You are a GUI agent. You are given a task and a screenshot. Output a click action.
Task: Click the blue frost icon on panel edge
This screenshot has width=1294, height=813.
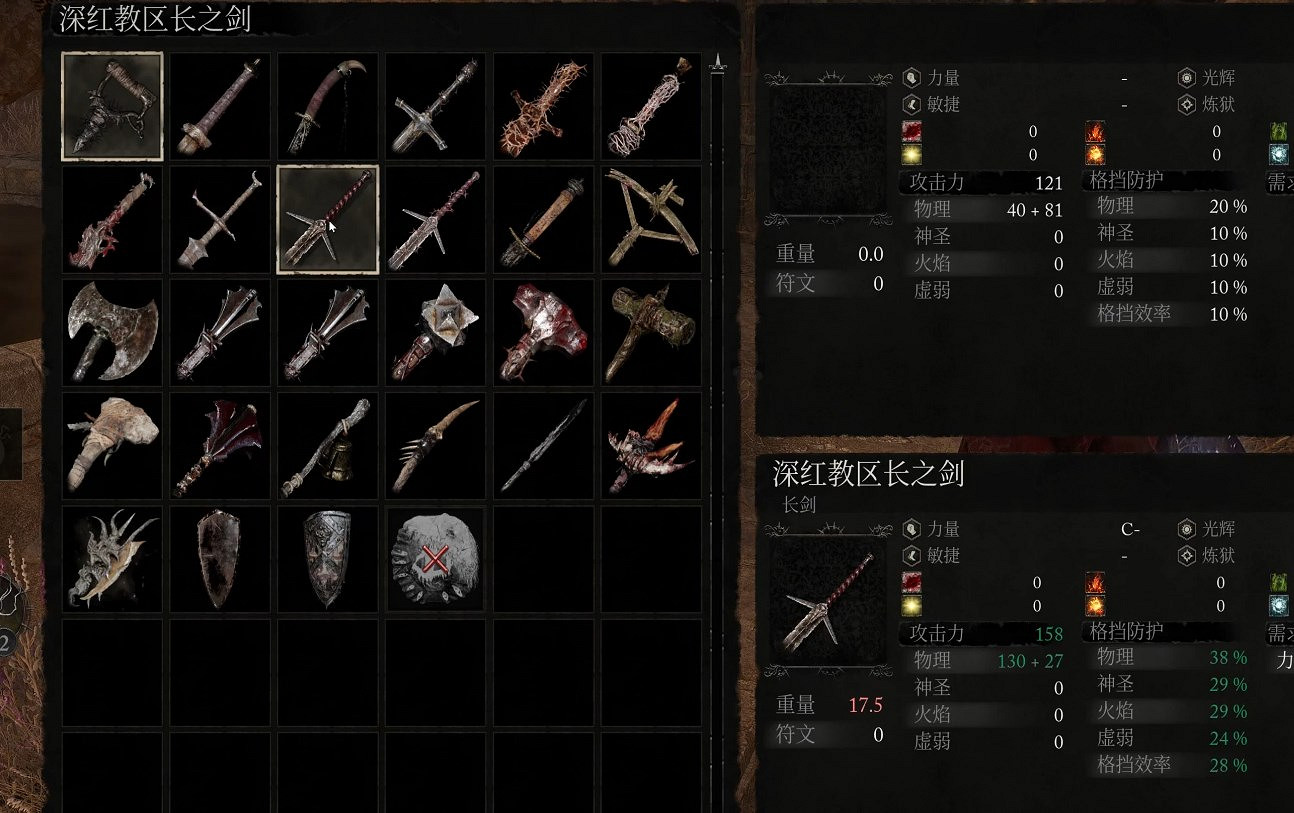(x=1281, y=154)
